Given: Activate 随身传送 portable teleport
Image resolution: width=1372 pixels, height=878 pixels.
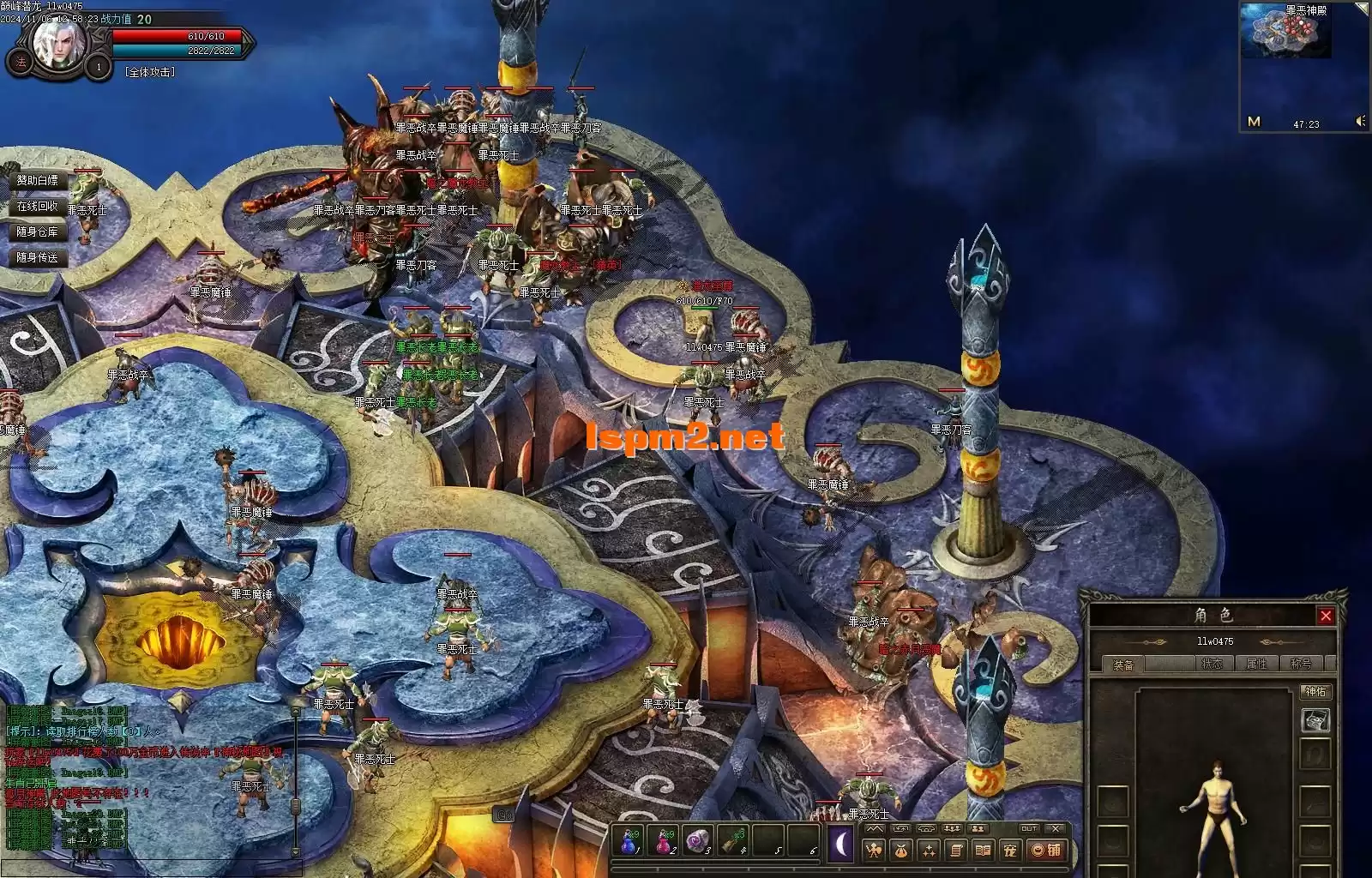Looking at the screenshot, I should coord(38,257).
